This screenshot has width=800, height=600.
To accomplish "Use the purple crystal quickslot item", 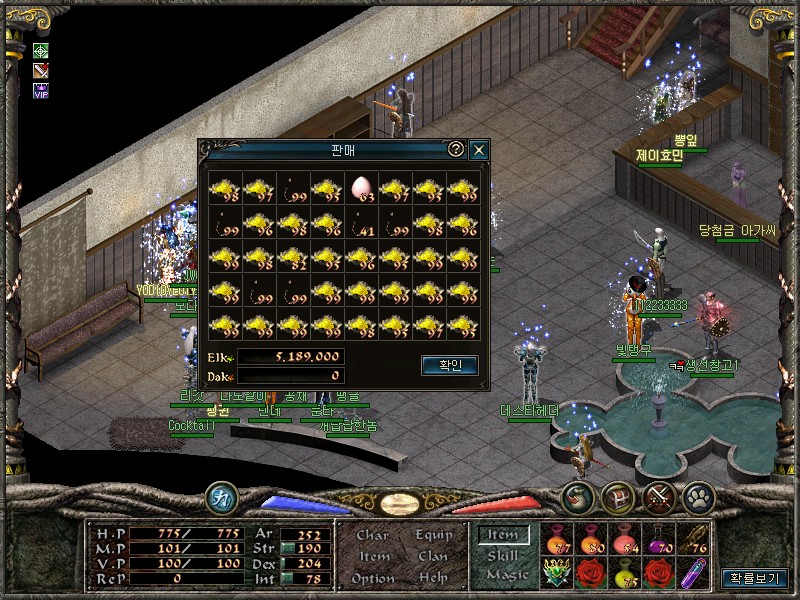I will [x=691, y=572].
